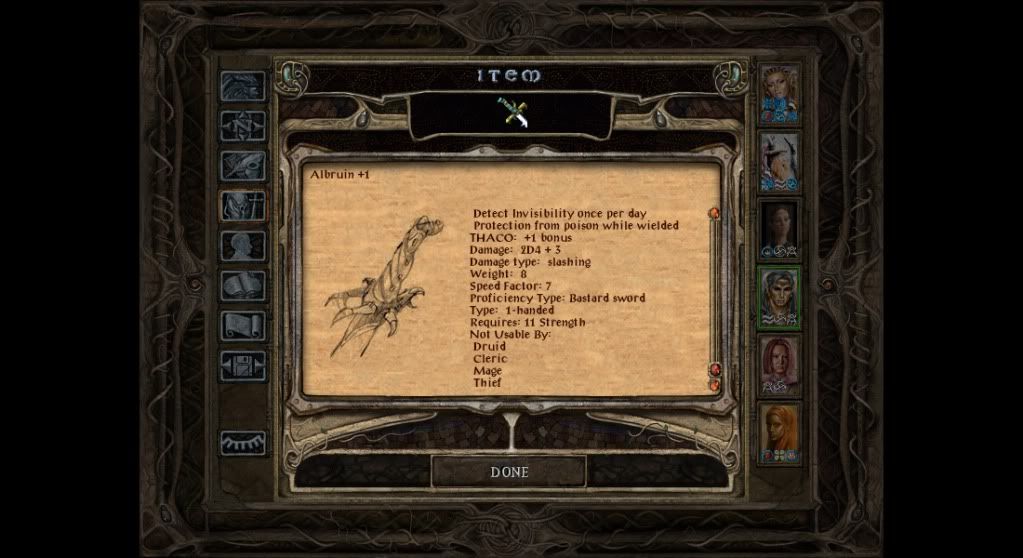Select the red-haired woman portrait
Screen dimensions: 1023x558
[x=779, y=365]
